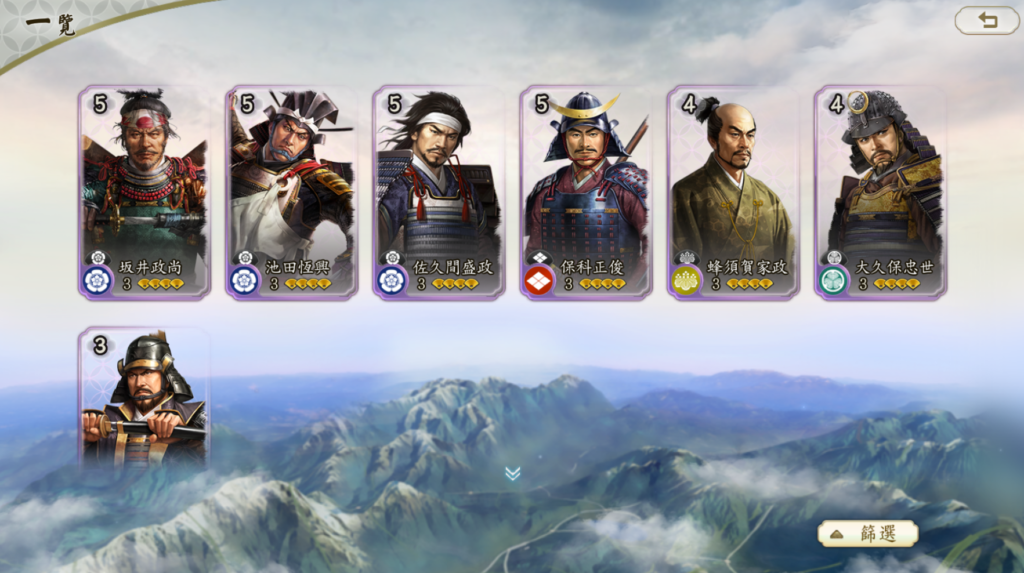Pick the 佐久間盛政 officer card
Viewport: 1024px width, 573px height.
(x=438, y=191)
